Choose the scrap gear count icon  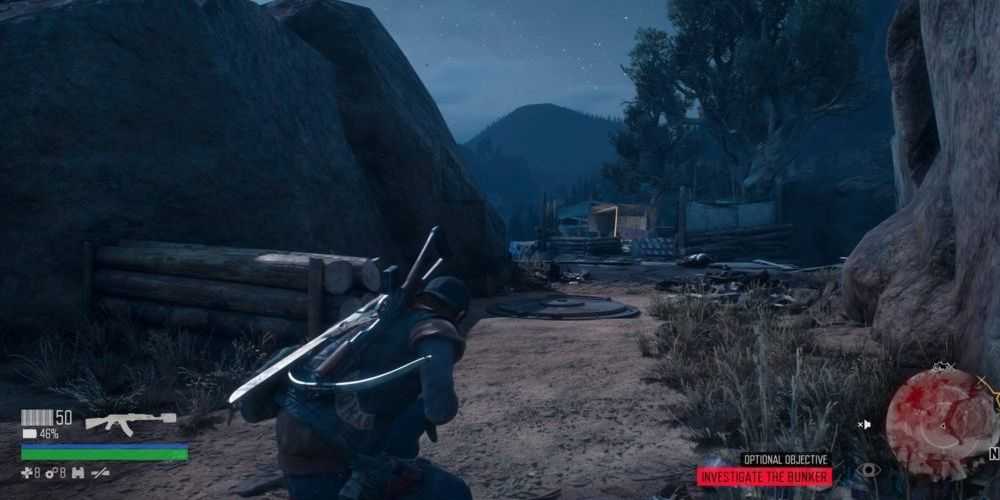click(51, 472)
